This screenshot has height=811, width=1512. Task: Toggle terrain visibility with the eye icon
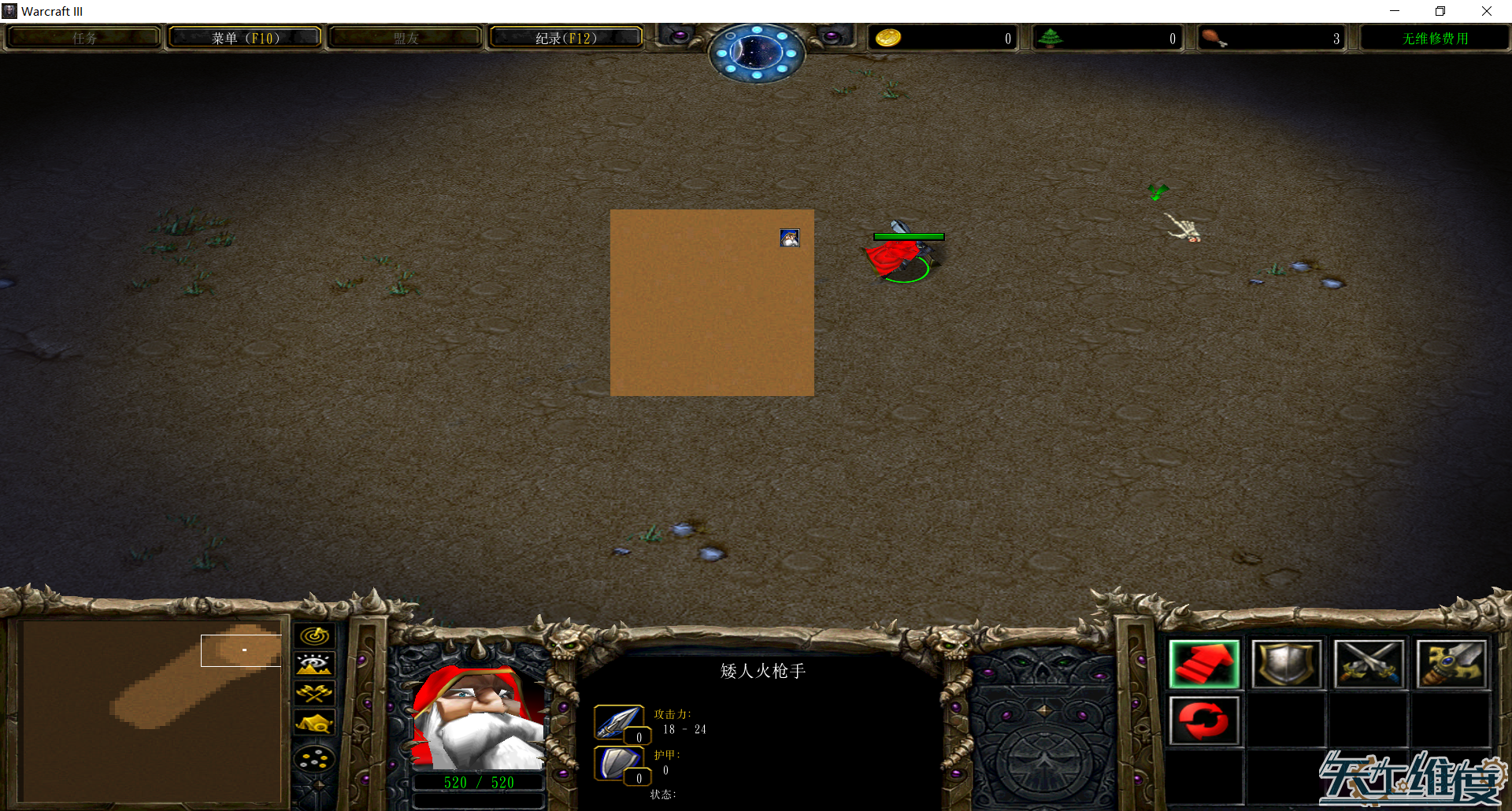coord(315,663)
